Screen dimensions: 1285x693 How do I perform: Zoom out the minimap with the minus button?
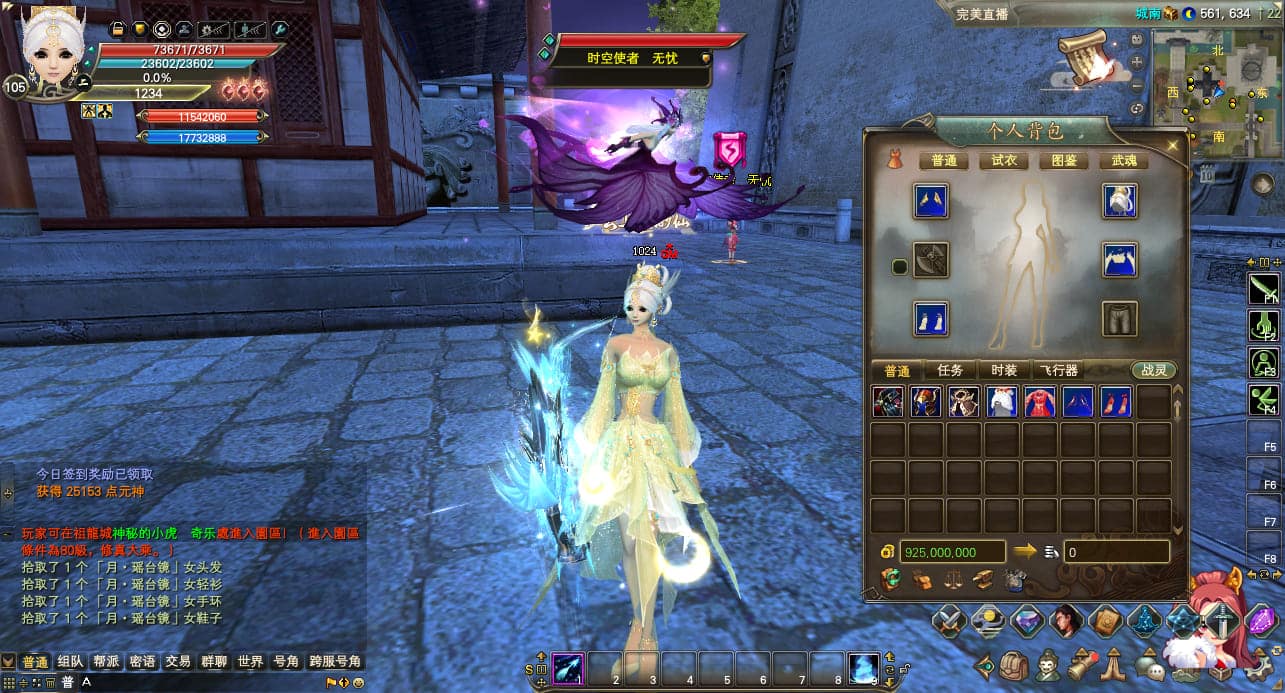point(1136,85)
